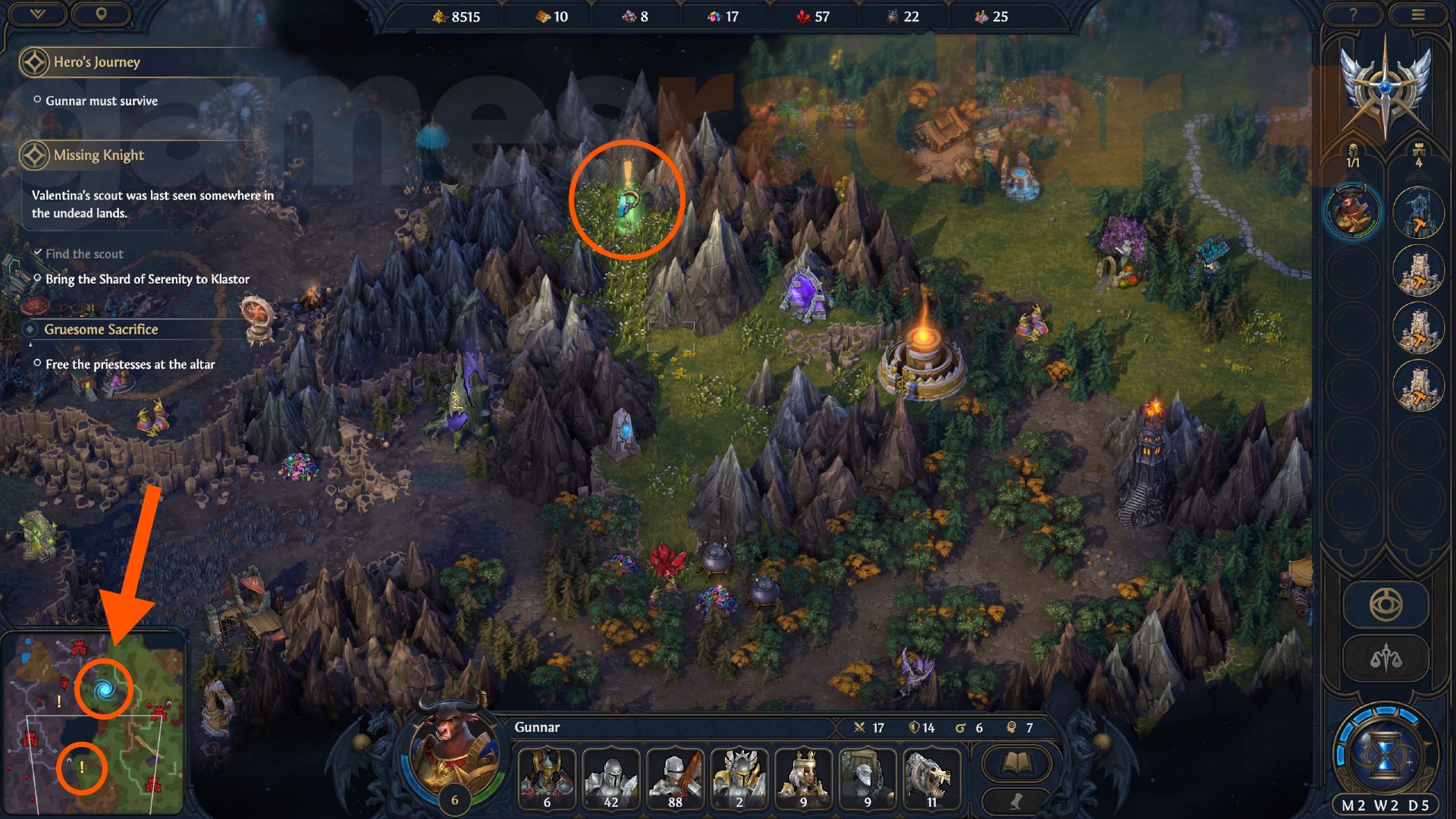Select the topmost town with hammer icon
Viewport: 1456px width, 819px height.
pos(1419,213)
